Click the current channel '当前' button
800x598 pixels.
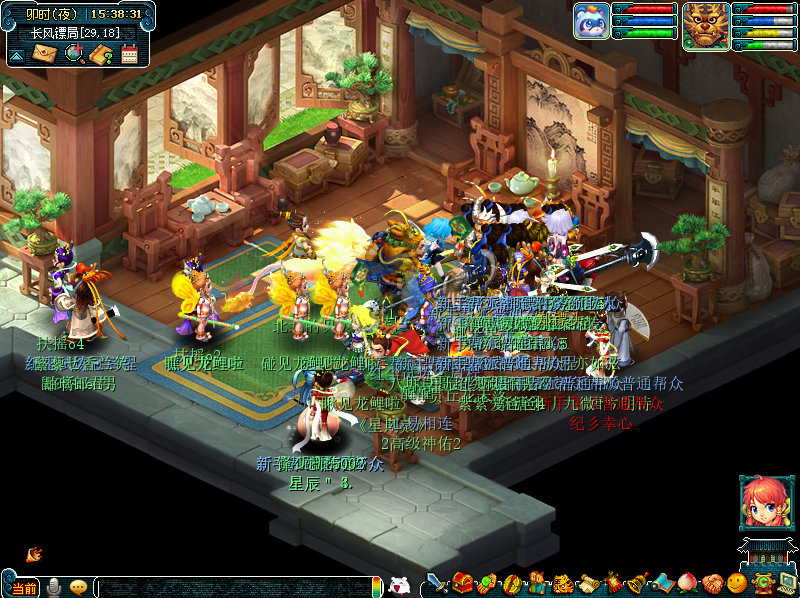[25, 588]
